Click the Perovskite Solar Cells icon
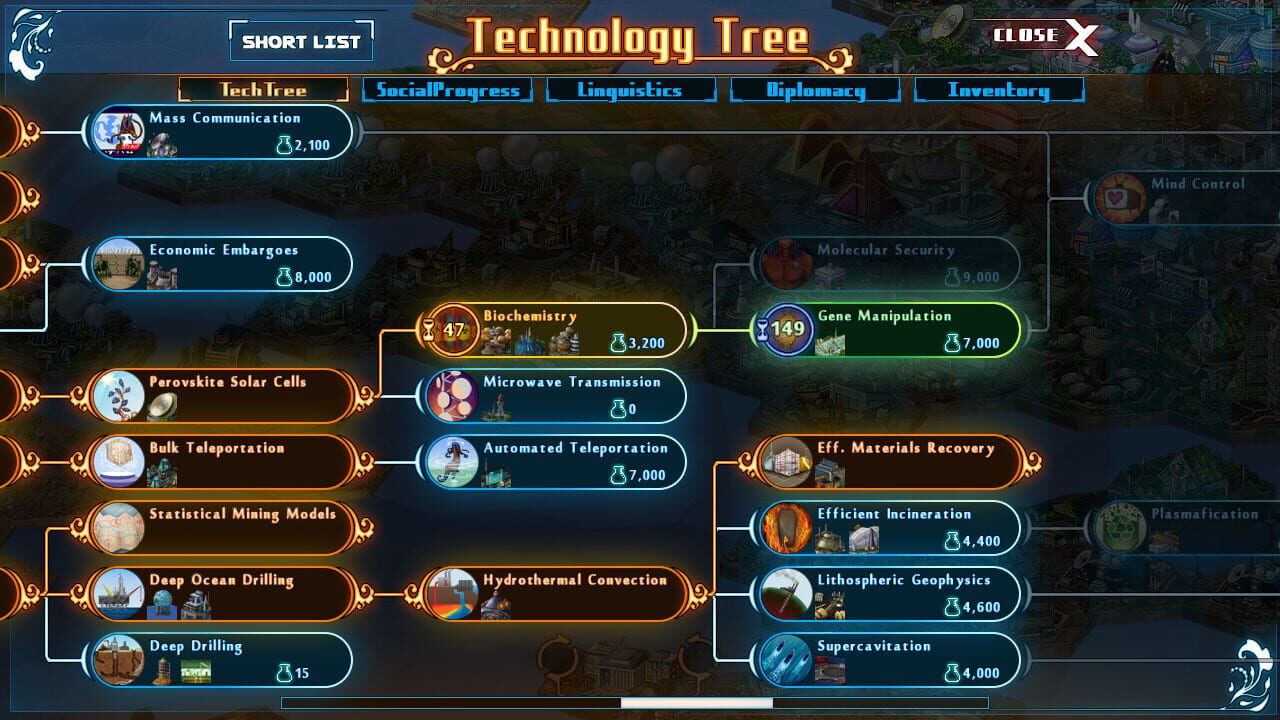This screenshot has width=1280, height=720. click(x=120, y=395)
